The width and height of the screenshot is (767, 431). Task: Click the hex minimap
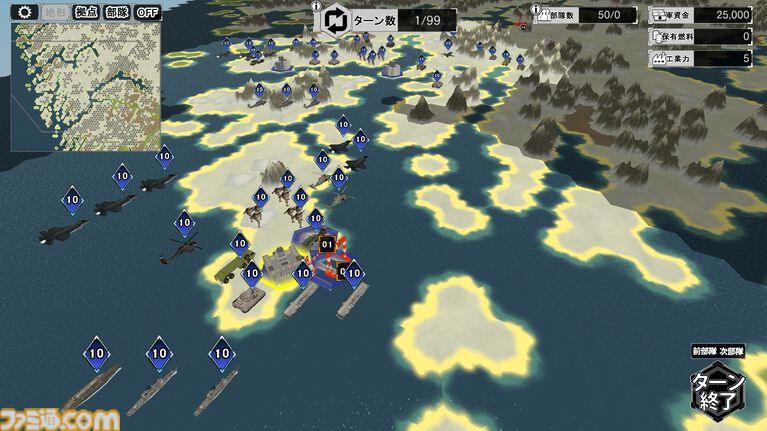click(x=84, y=86)
